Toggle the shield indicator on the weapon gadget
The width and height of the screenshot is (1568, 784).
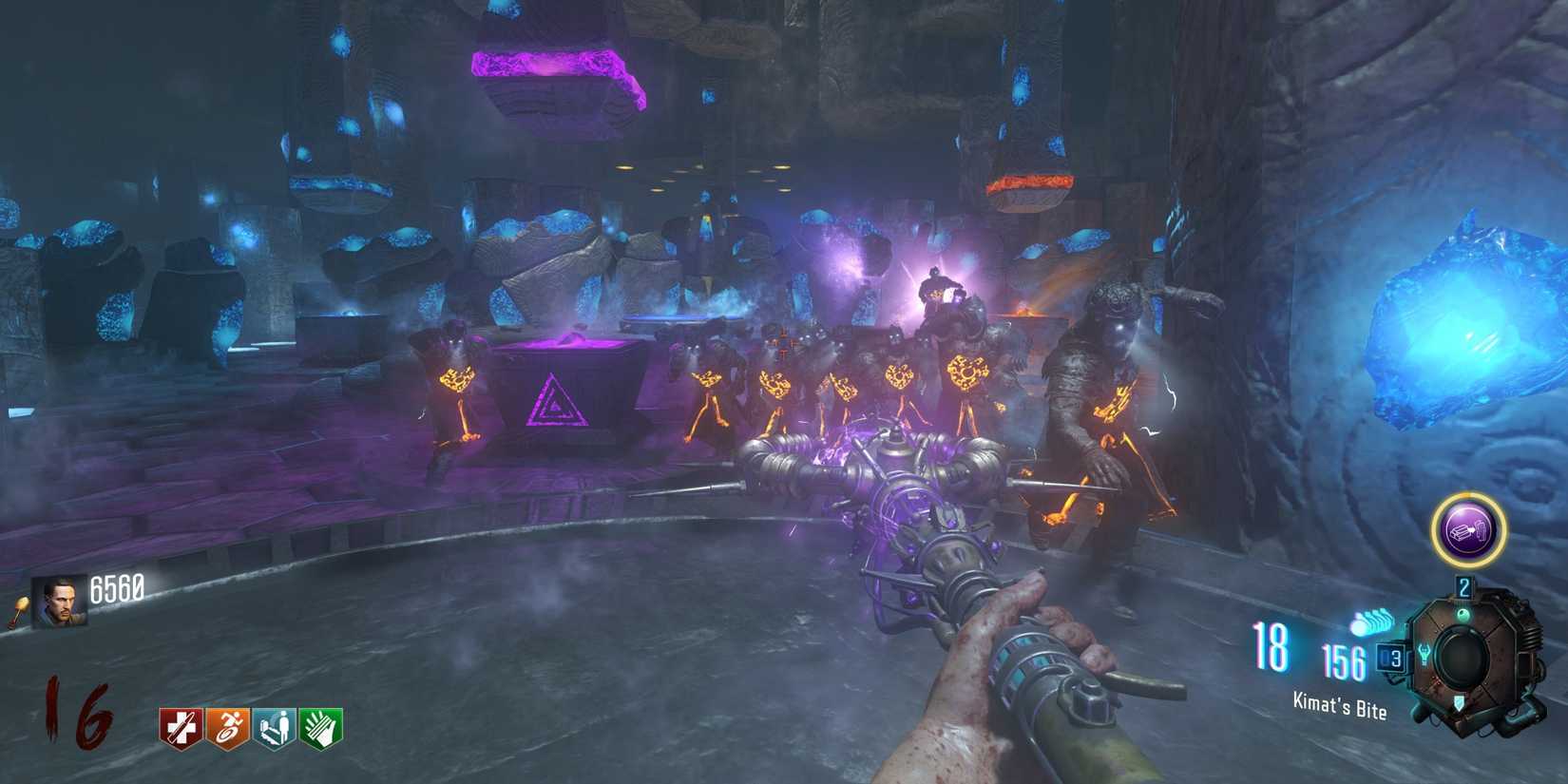pos(1459,703)
